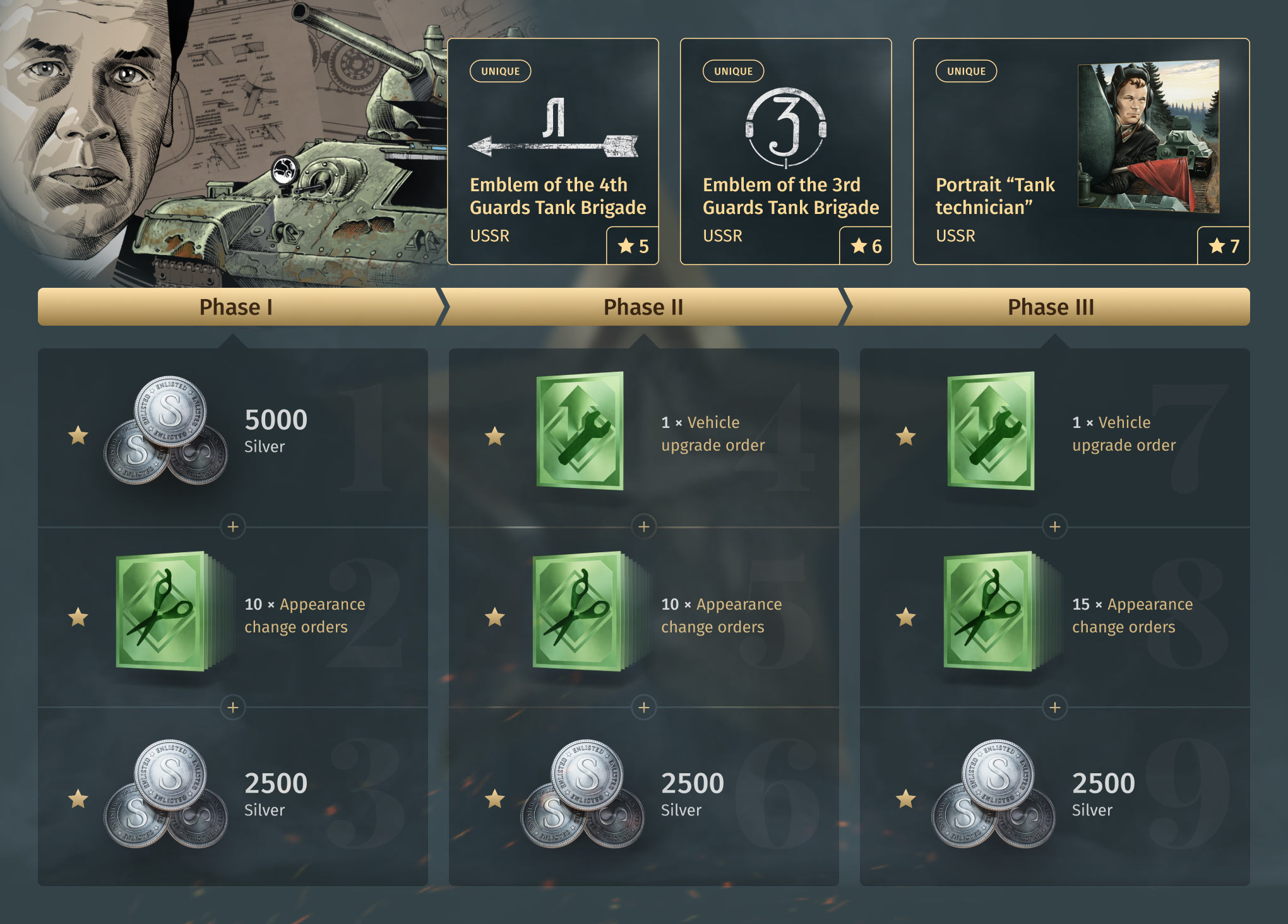This screenshot has height=924, width=1288.
Task: Select Emblem of the 4th Guards Tank Brigade card
Action: (x=552, y=151)
